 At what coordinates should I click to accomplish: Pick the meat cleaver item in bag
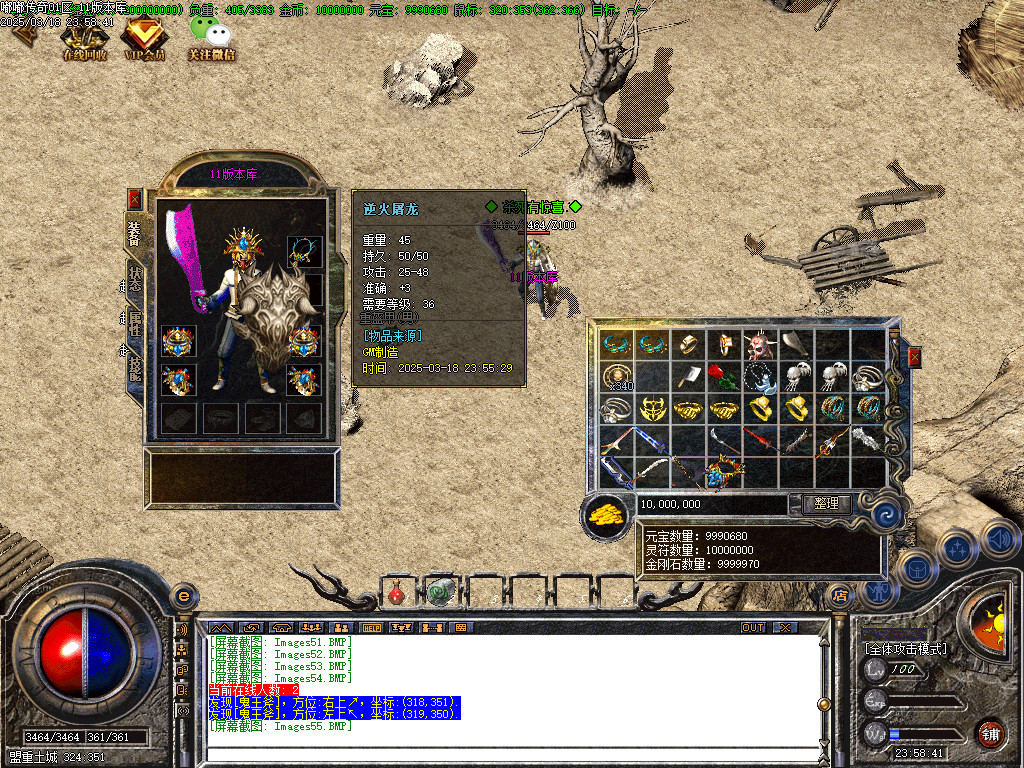click(x=689, y=376)
